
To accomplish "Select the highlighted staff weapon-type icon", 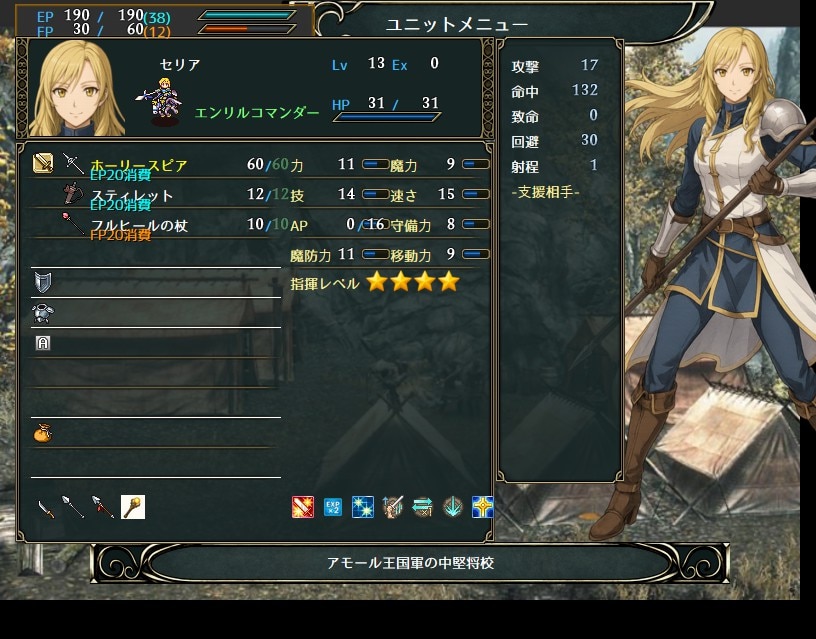I will 133,507.
